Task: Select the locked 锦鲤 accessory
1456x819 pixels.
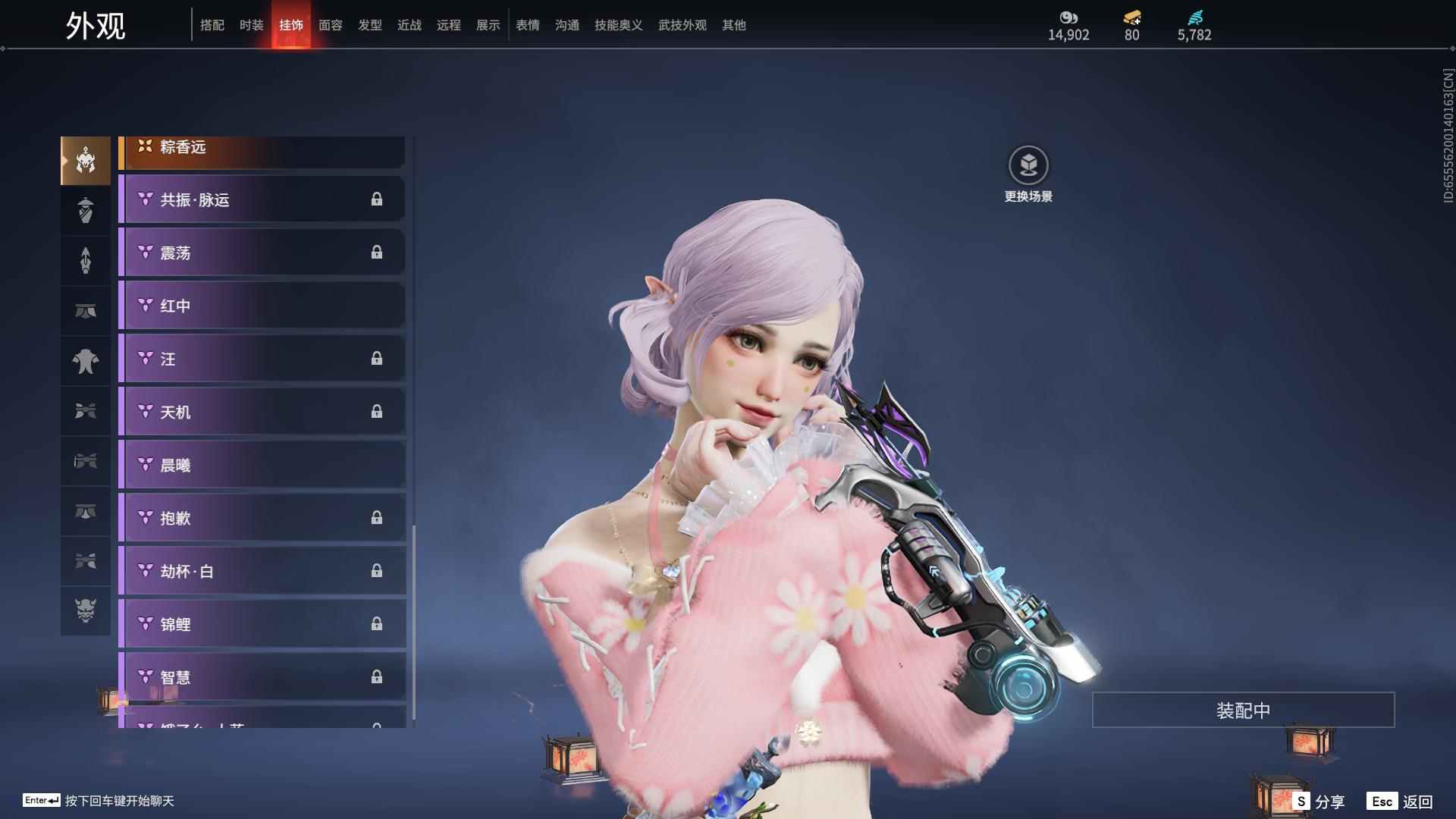Action: (262, 624)
